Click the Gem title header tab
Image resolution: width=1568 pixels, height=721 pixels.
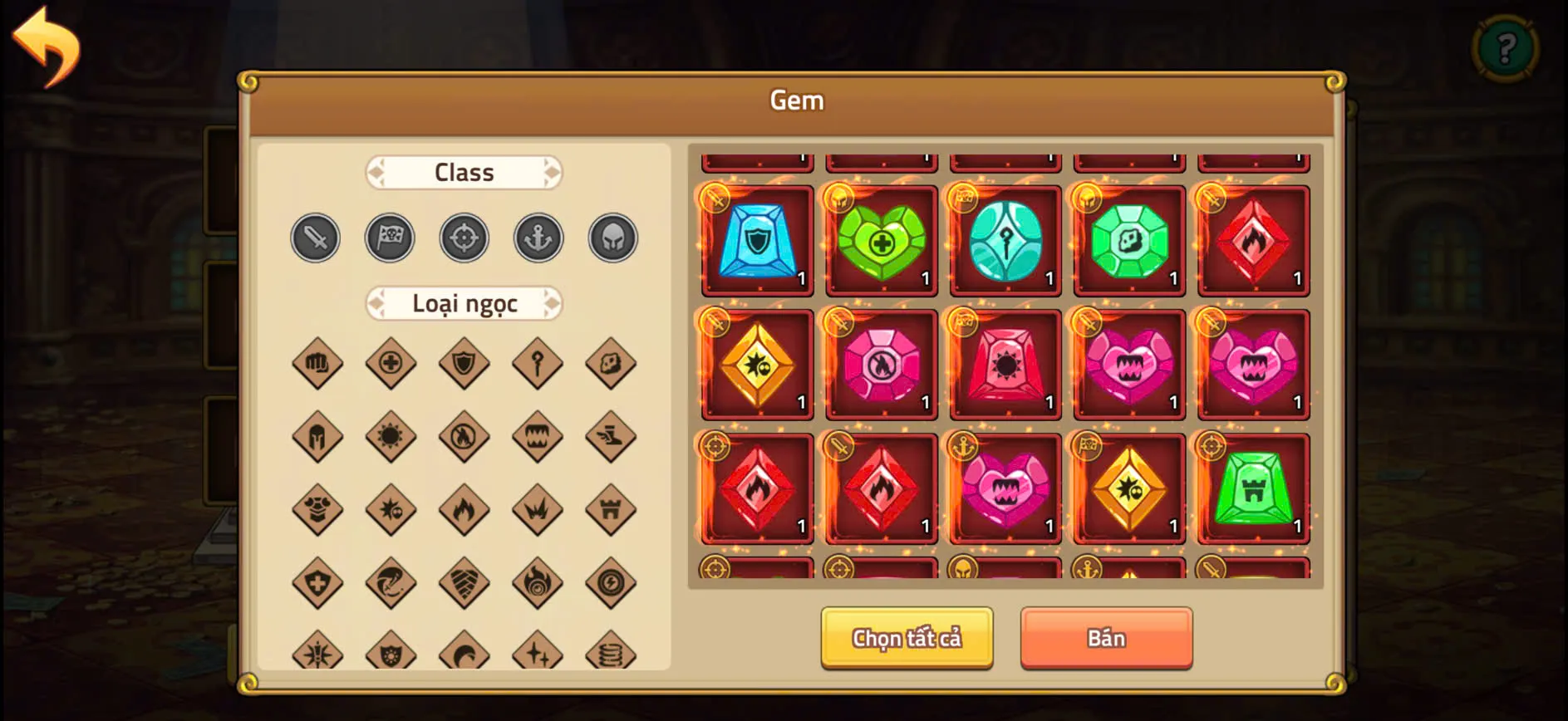[x=796, y=100]
